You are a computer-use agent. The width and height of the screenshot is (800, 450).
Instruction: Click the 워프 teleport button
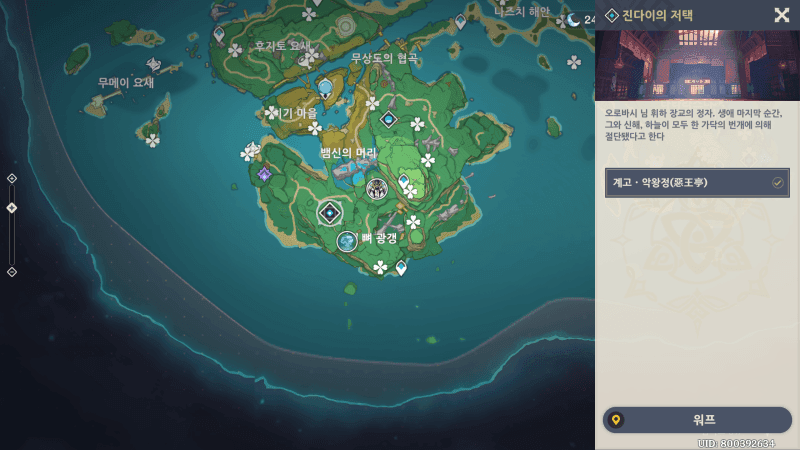click(697, 420)
